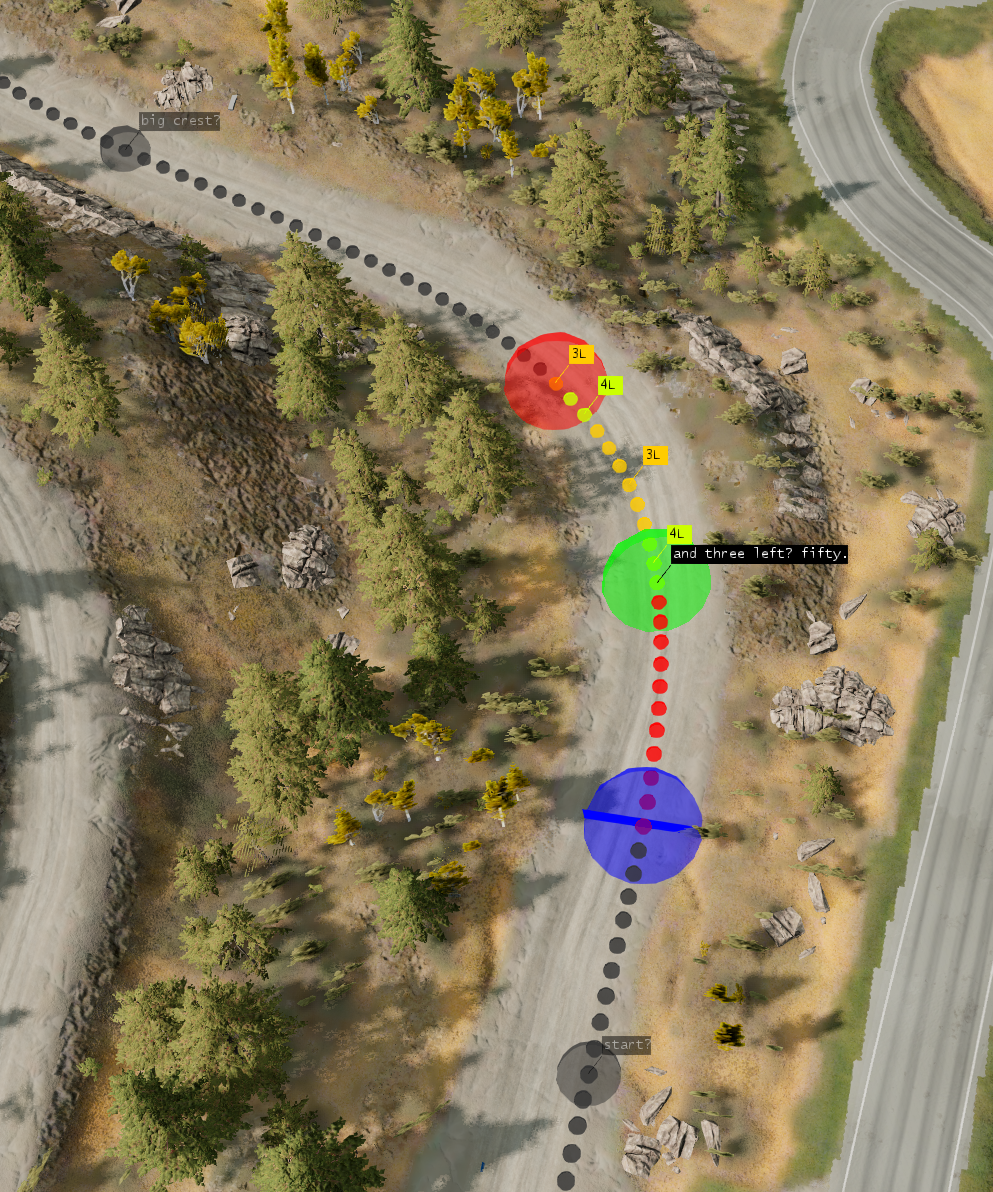This screenshot has height=1192, width=993.
Task: Pick the blue sphere waypoint marker
Action: coord(642,826)
